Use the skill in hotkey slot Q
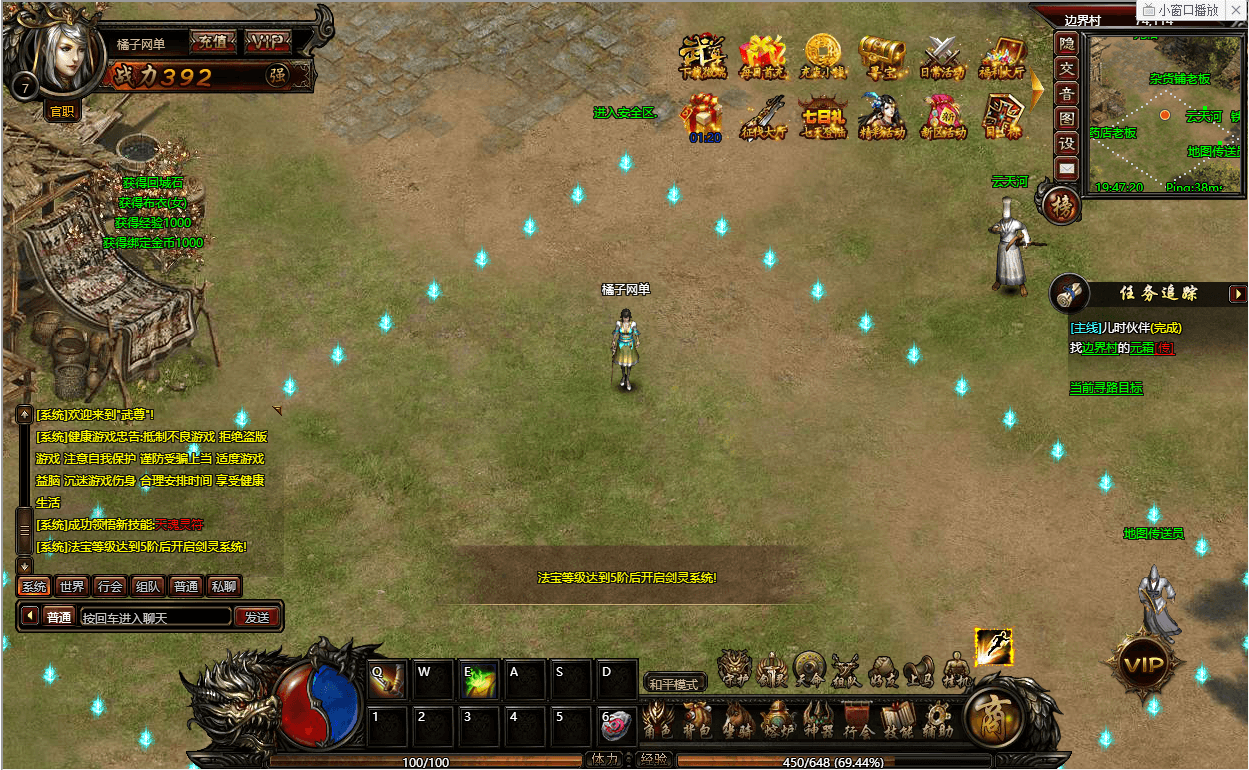This screenshot has width=1249, height=770. click(387, 679)
